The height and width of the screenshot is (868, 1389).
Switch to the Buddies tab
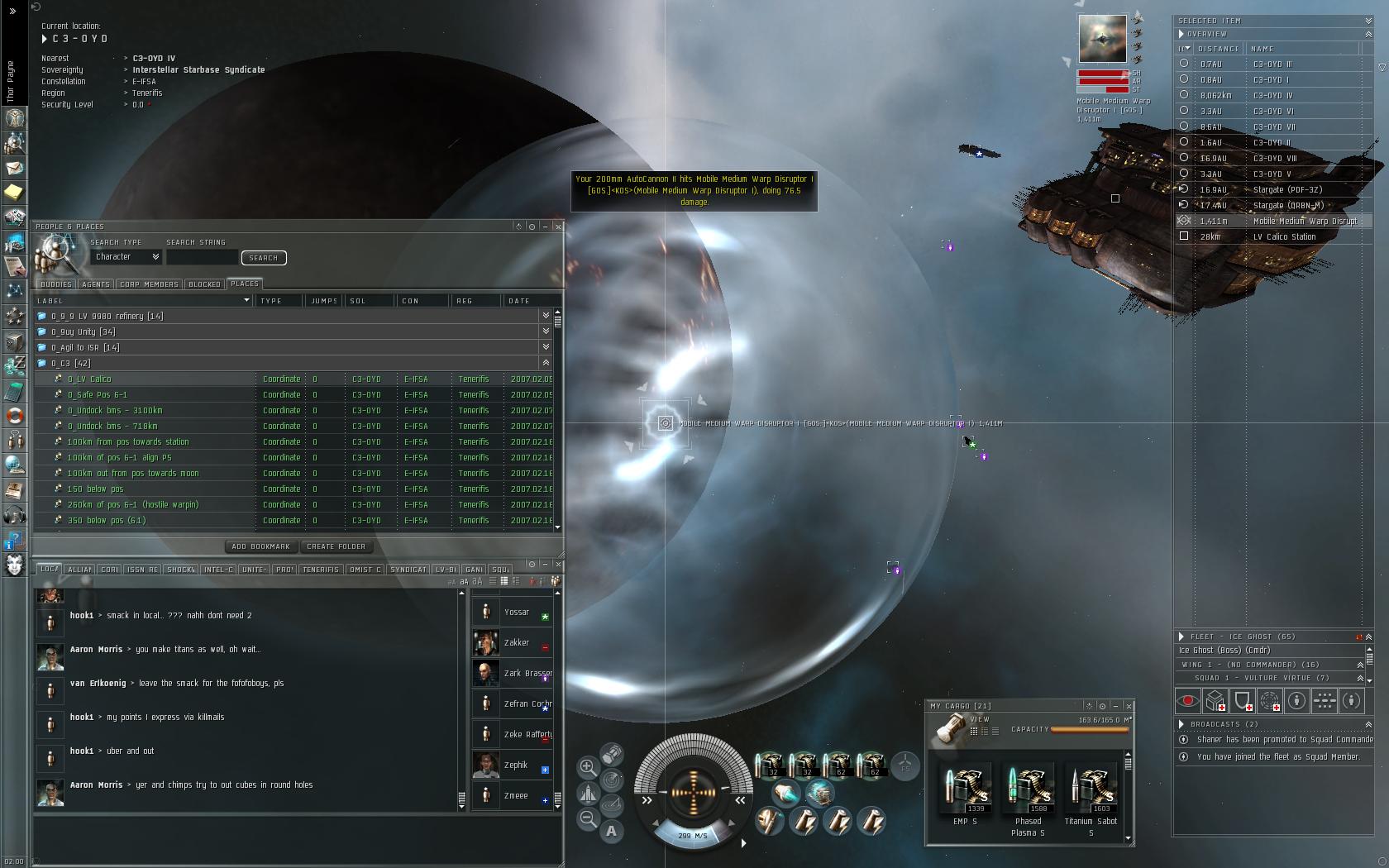click(x=56, y=284)
